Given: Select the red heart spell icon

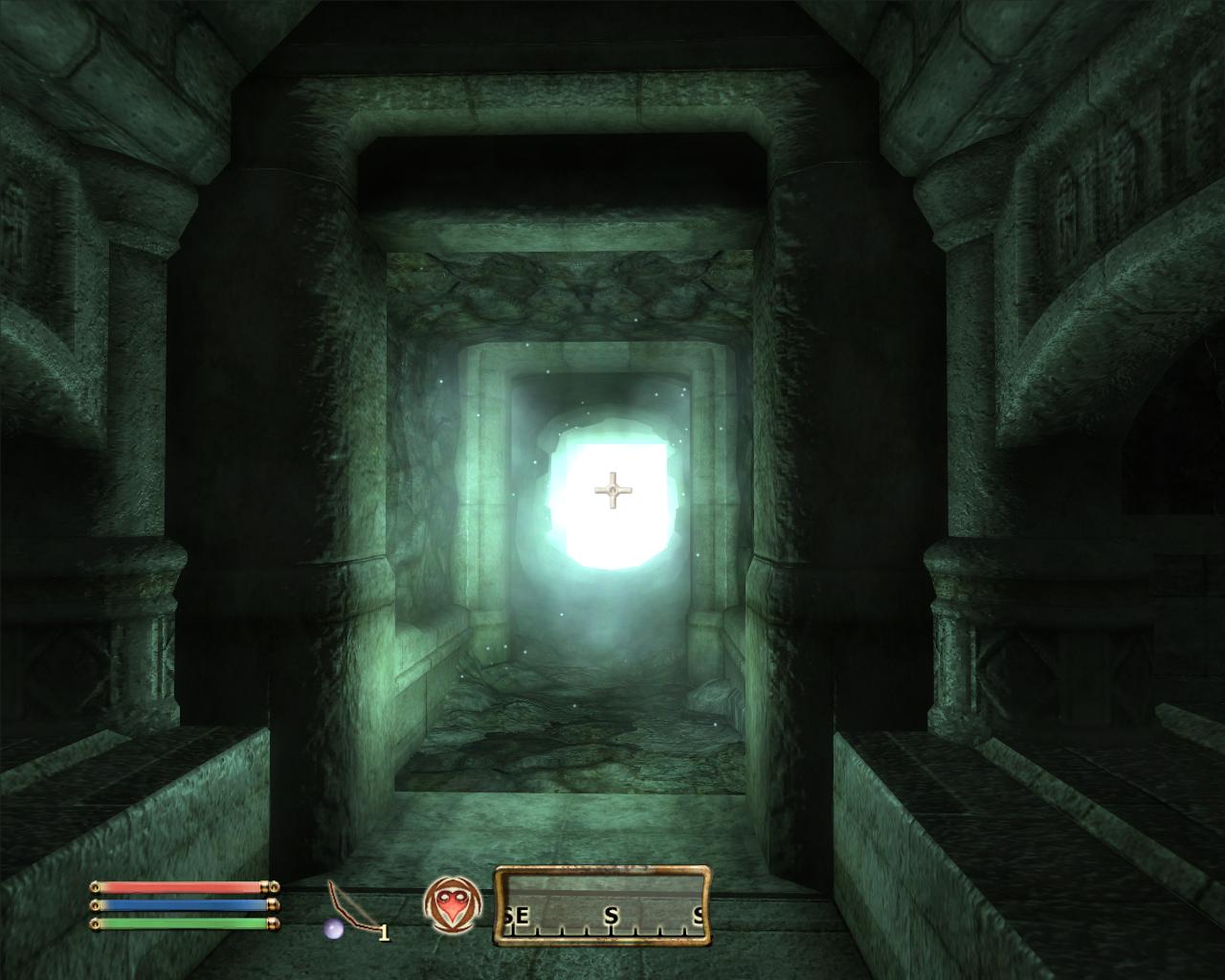Looking at the screenshot, I should point(450,905).
